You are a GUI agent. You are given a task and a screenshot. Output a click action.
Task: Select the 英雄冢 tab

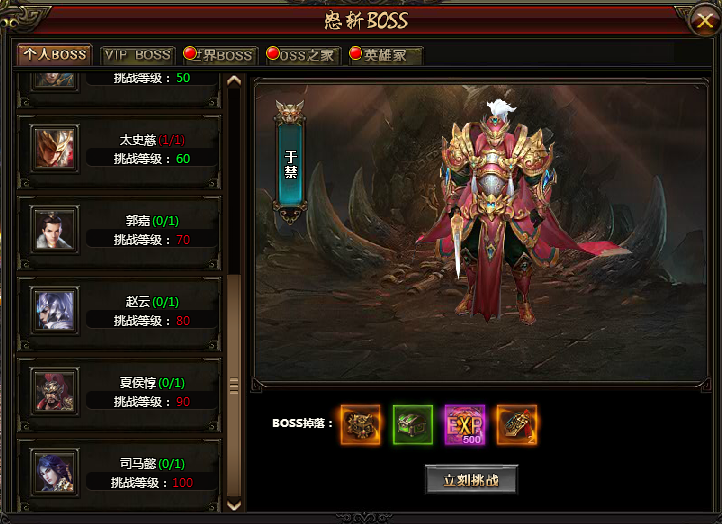point(385,55)
